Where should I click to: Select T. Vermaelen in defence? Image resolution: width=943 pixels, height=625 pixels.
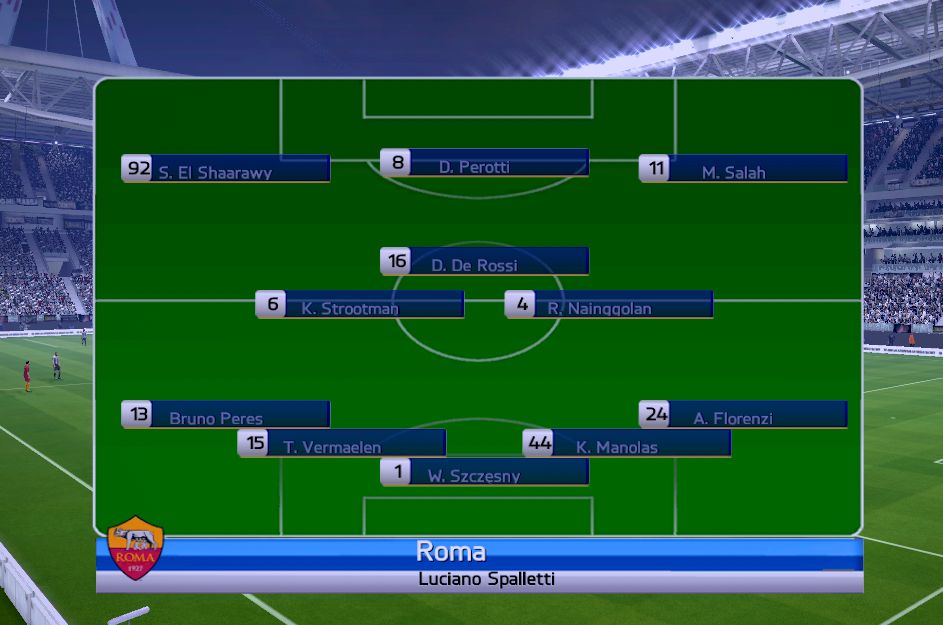point(343,444)
